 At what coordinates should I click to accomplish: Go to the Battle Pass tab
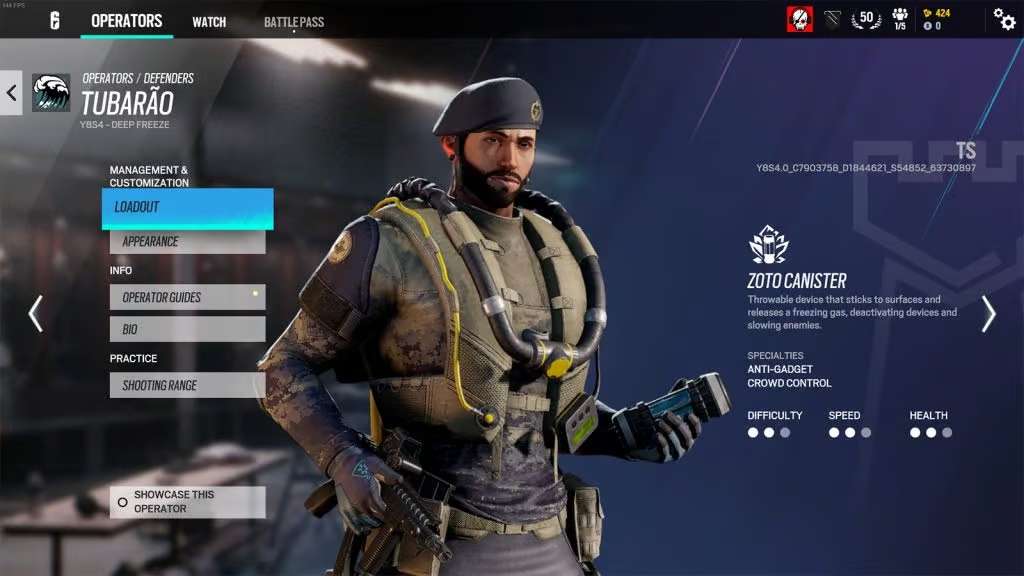pos(294,22)
